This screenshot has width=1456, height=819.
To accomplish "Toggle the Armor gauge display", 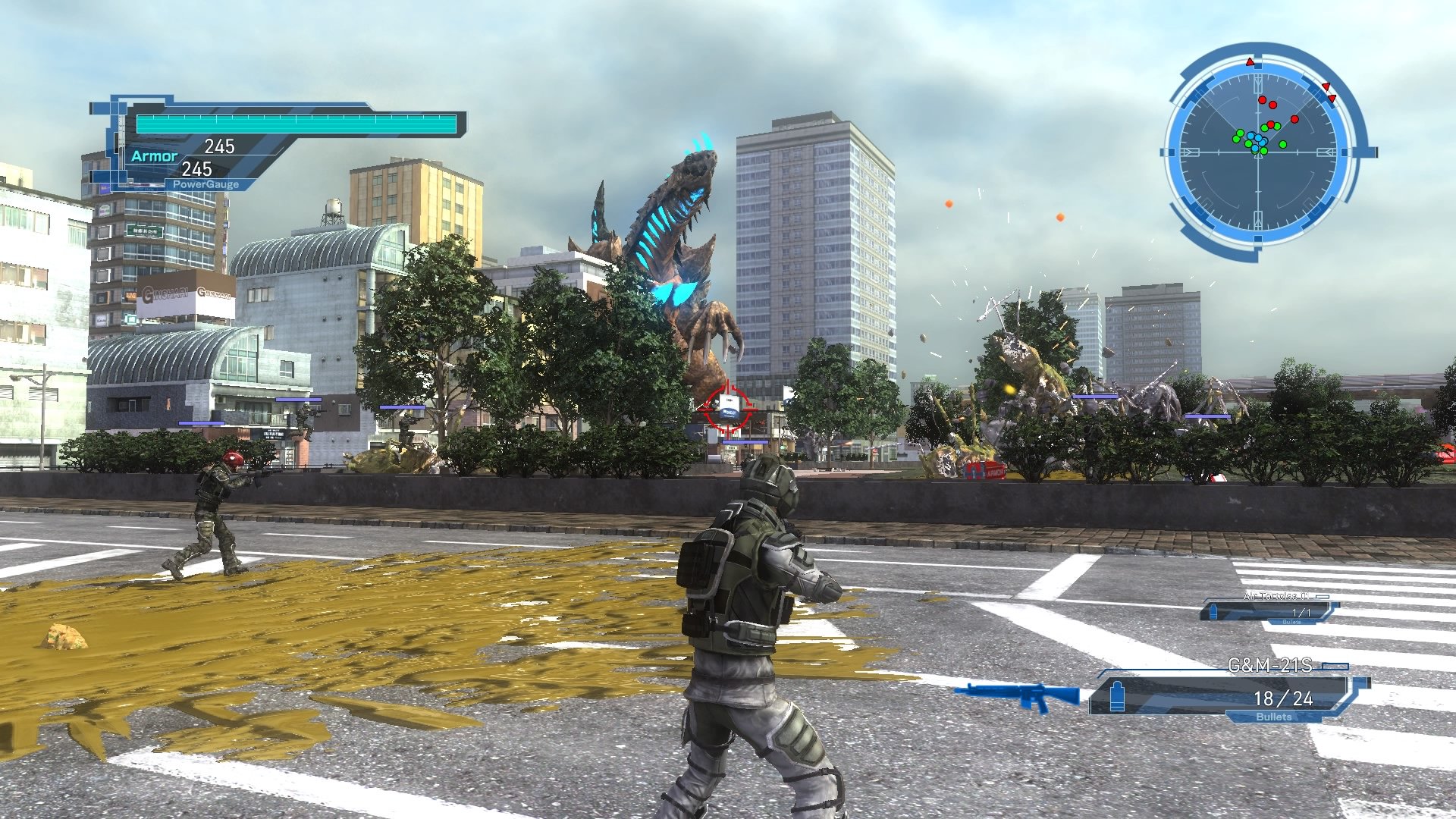I will click(x=155, y=157).
